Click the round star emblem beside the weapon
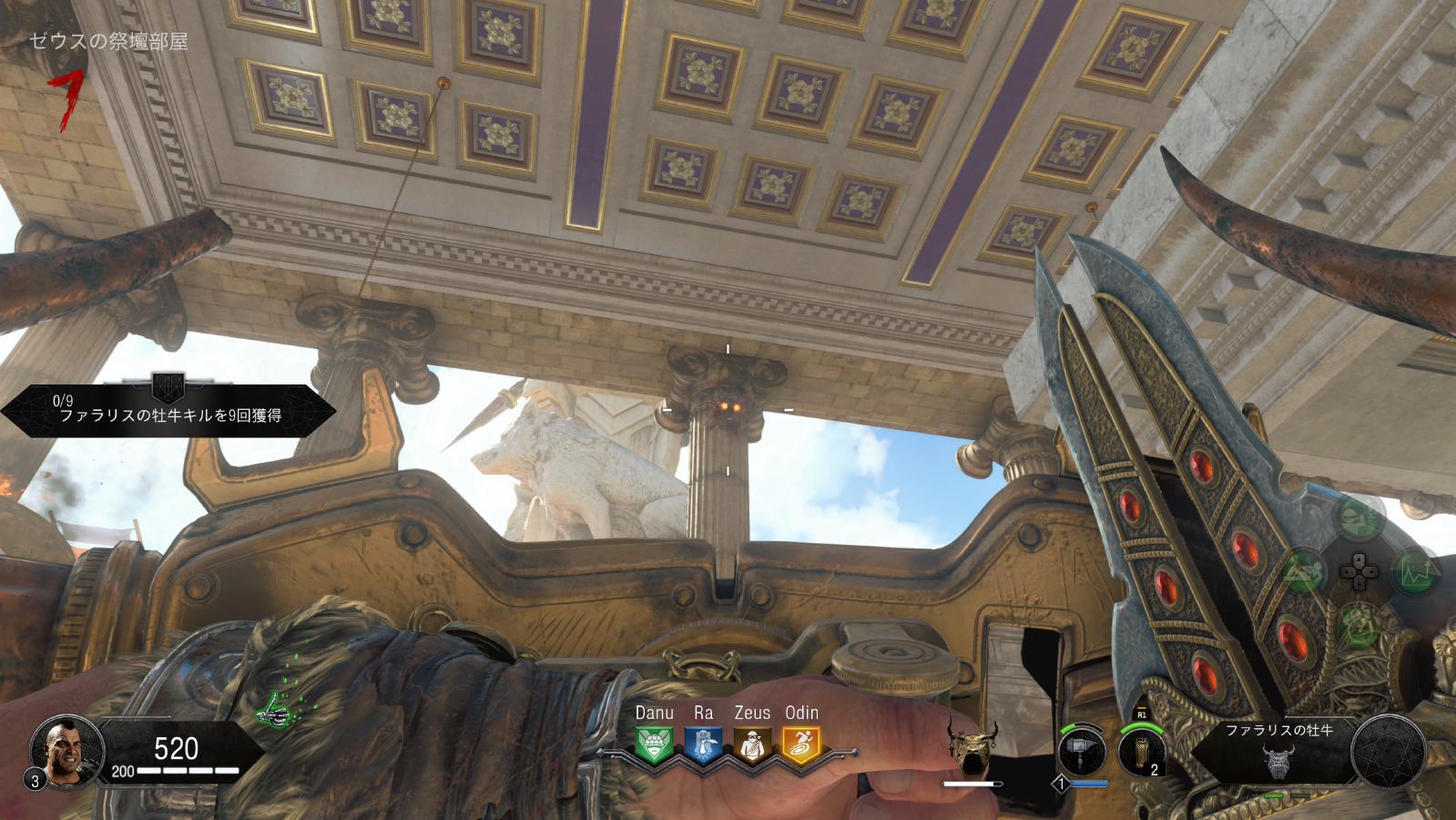 tap(1388, 751)
